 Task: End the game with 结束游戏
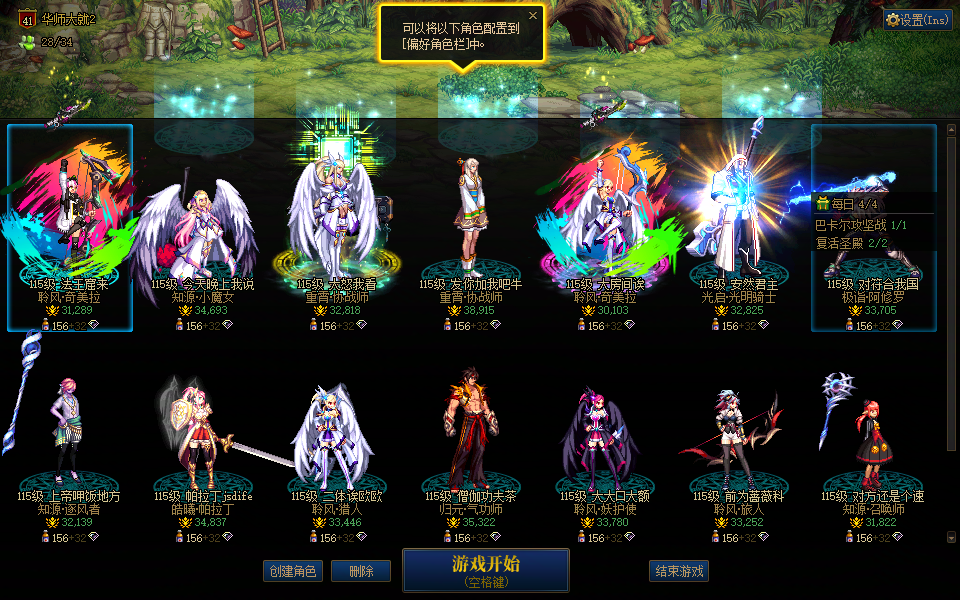(x=679, y=571)
